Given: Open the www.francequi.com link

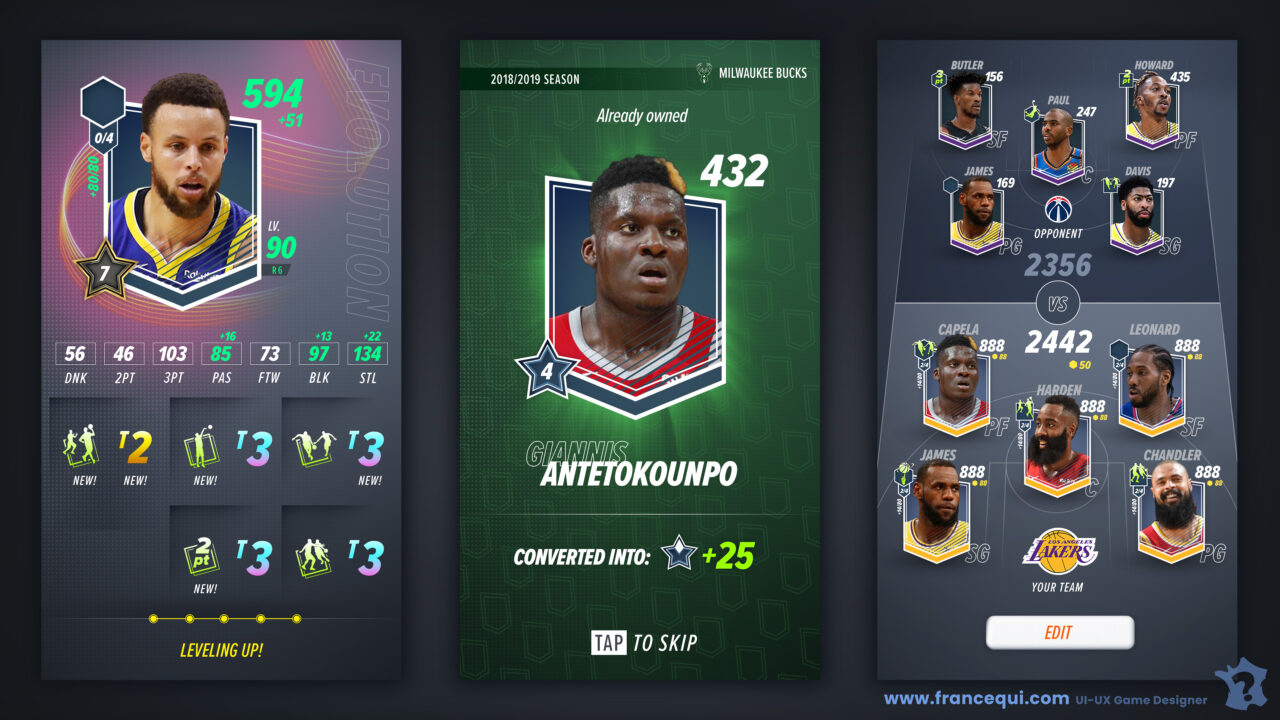Looking at the screenshot, I should pyautogui.click(x=976, y=699).
